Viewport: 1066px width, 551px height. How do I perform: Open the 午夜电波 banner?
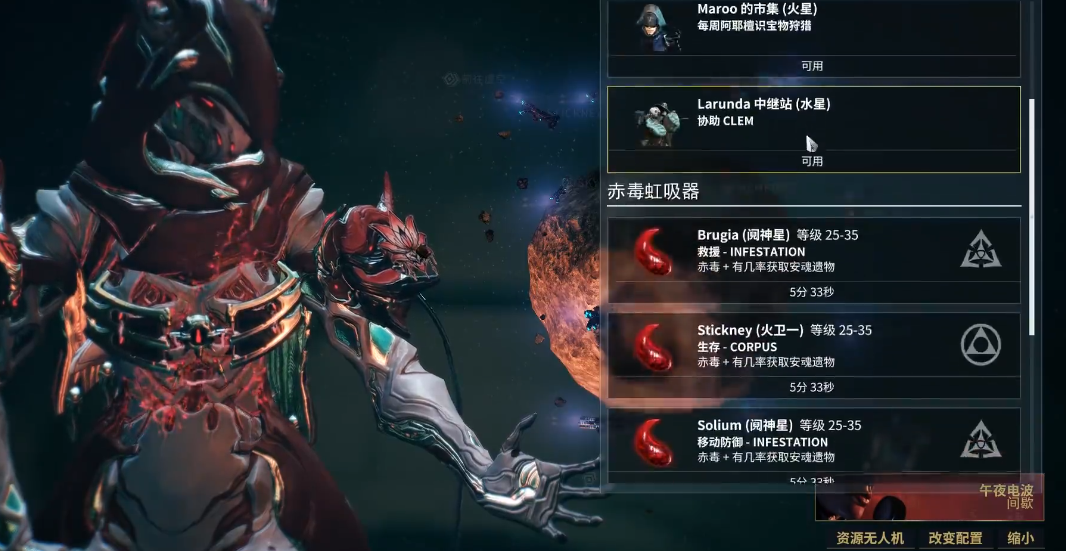point(929,497)
